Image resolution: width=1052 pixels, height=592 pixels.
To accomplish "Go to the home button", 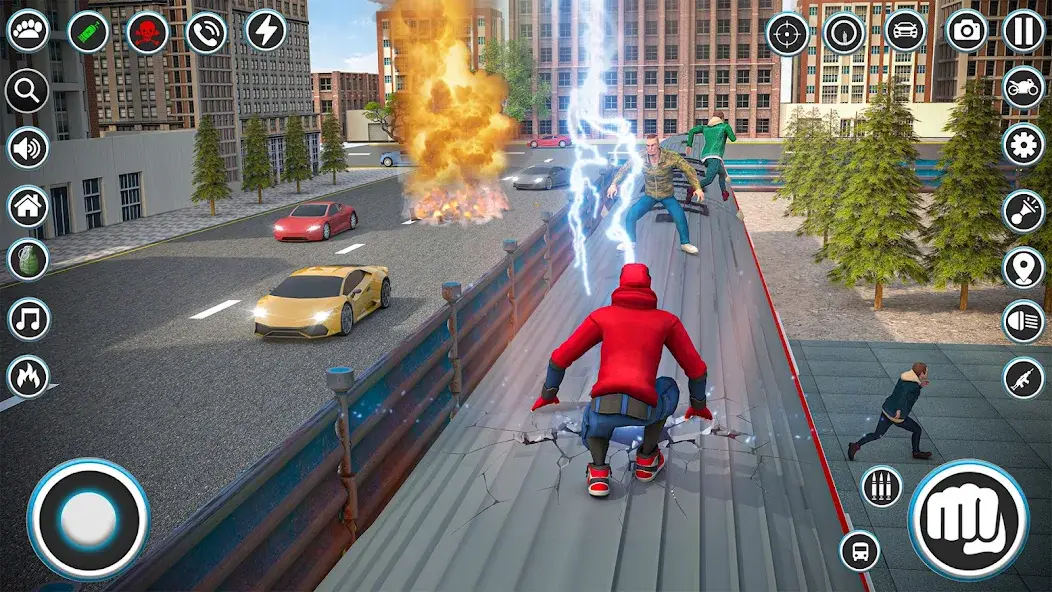I will (28, 207).
